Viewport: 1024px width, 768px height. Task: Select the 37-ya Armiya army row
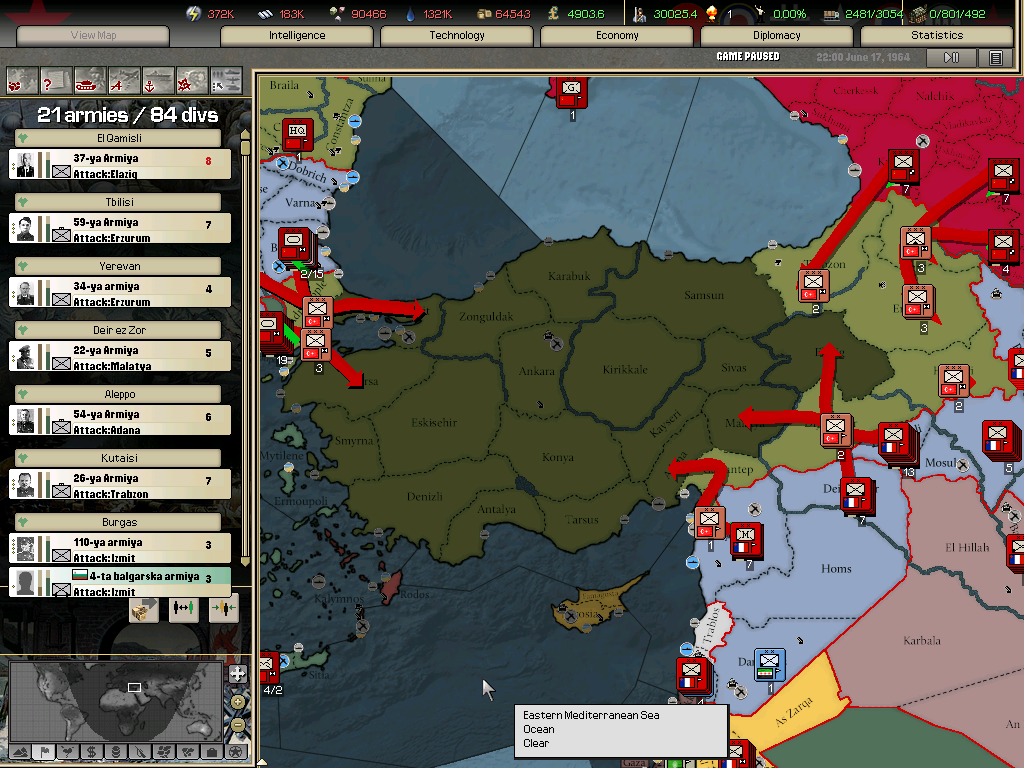[x=120, y=165]
